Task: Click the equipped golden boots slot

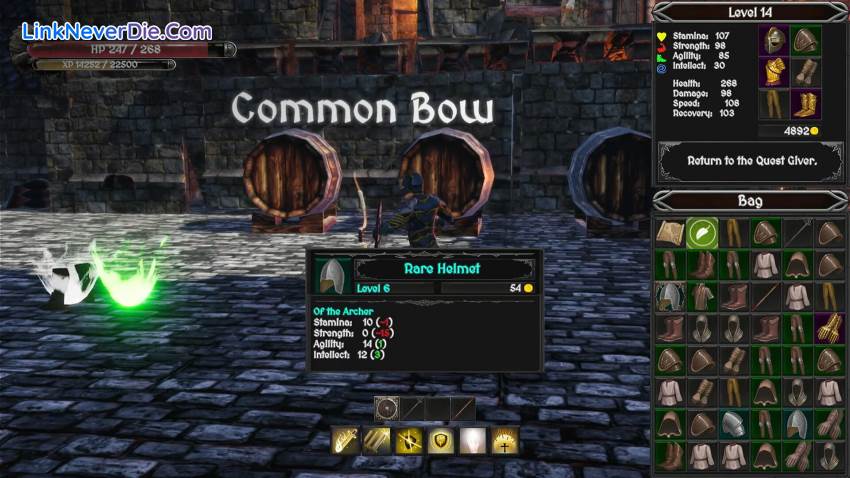Action: (x=805, y=103)
